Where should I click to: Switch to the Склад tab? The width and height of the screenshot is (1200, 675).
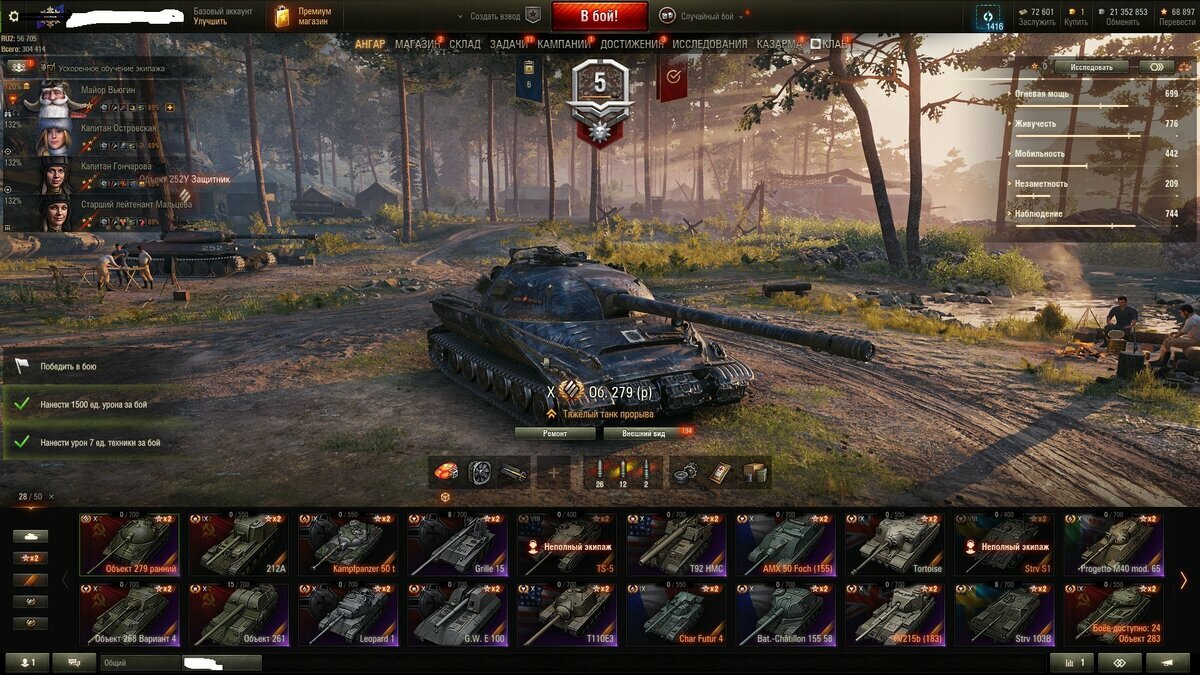[465, 44]
